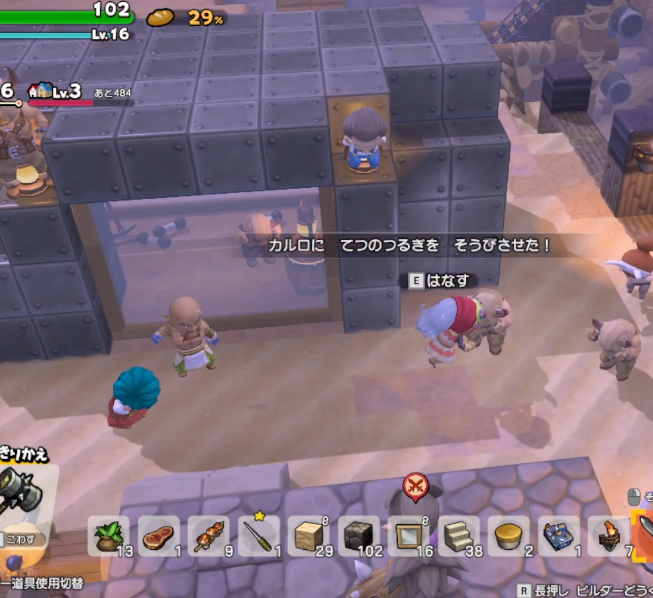
Task: Pick the starred sword hotbar slot
Action: click(x=259, y=536)
